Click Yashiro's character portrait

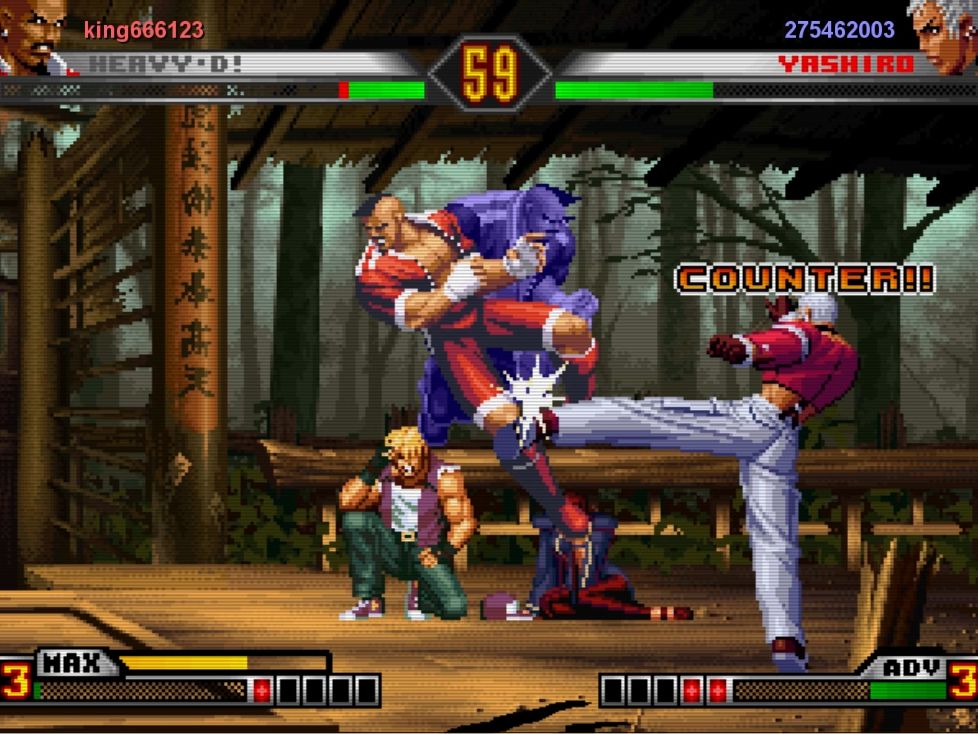tap(942, 36)
